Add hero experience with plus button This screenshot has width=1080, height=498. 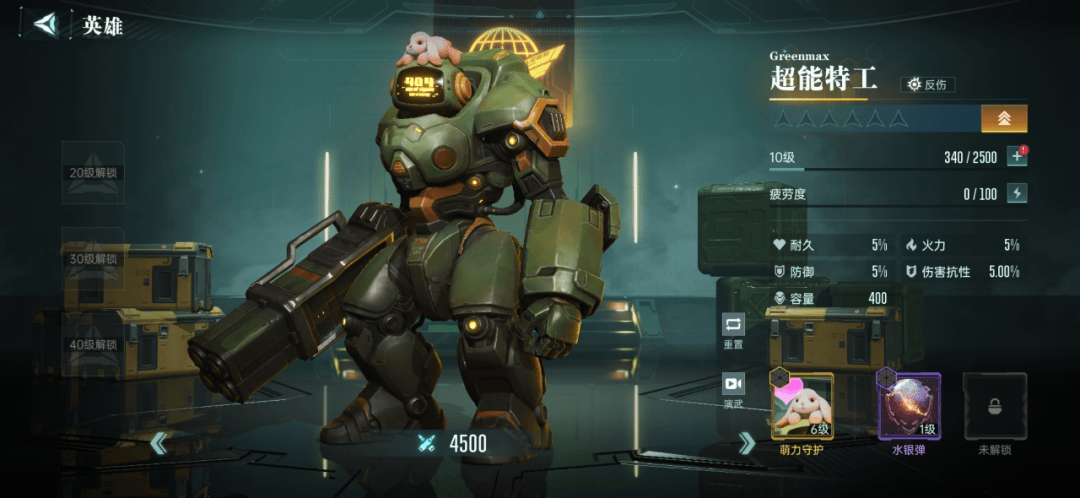click(x=1017, y=157)
